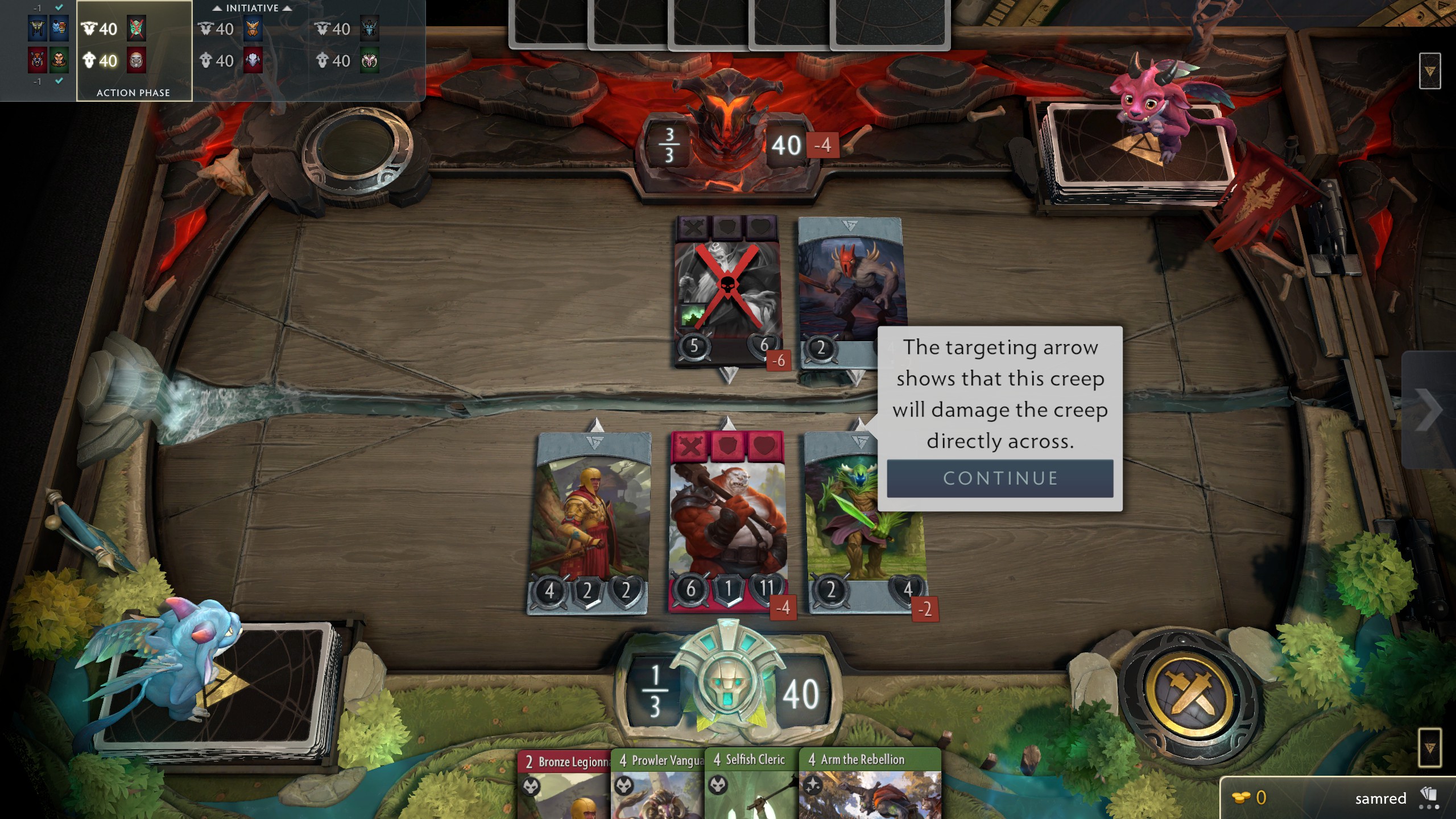Click the Initiative up arrow
The width and height of the screenshot is (1456, 819).
(x=218, y=8)
